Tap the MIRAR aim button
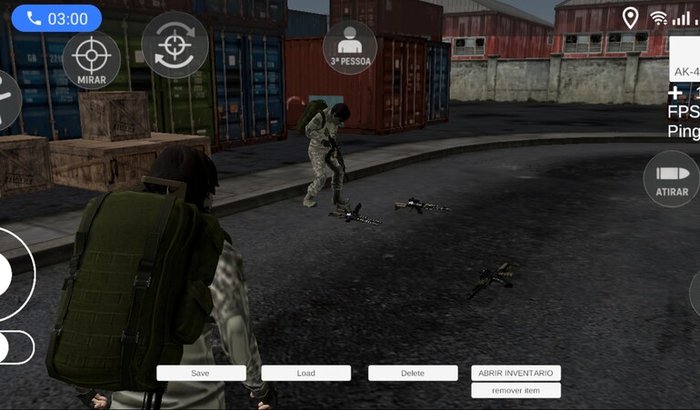 pos(91,59)
